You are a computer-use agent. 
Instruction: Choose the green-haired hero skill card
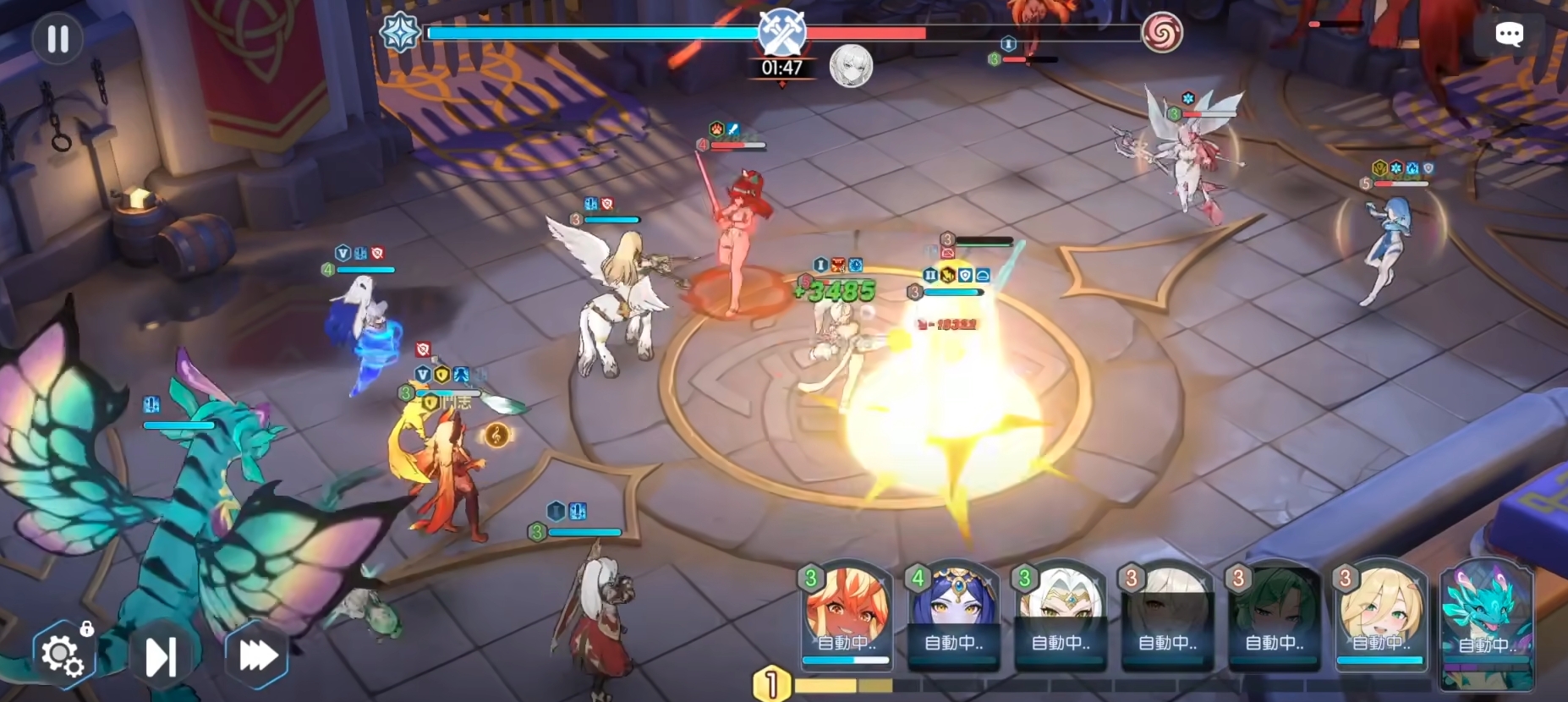(x=1274, y=615)
